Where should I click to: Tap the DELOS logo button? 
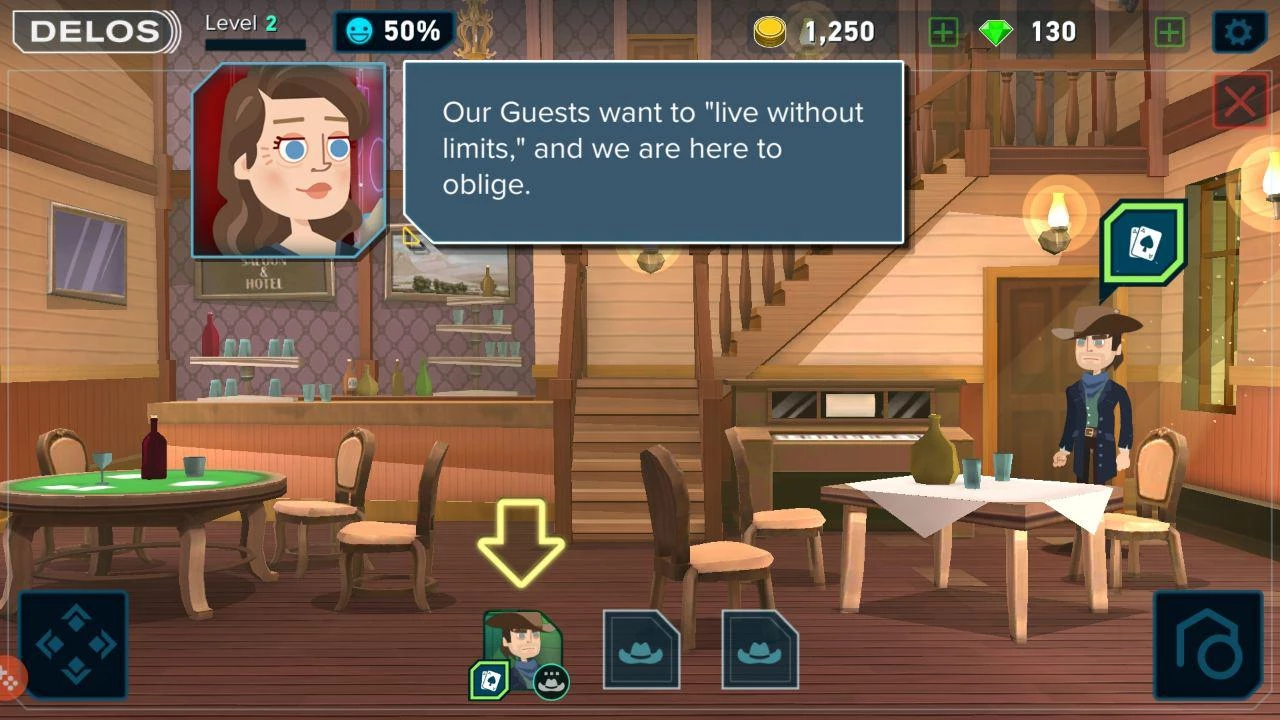[x=95, y=32]
